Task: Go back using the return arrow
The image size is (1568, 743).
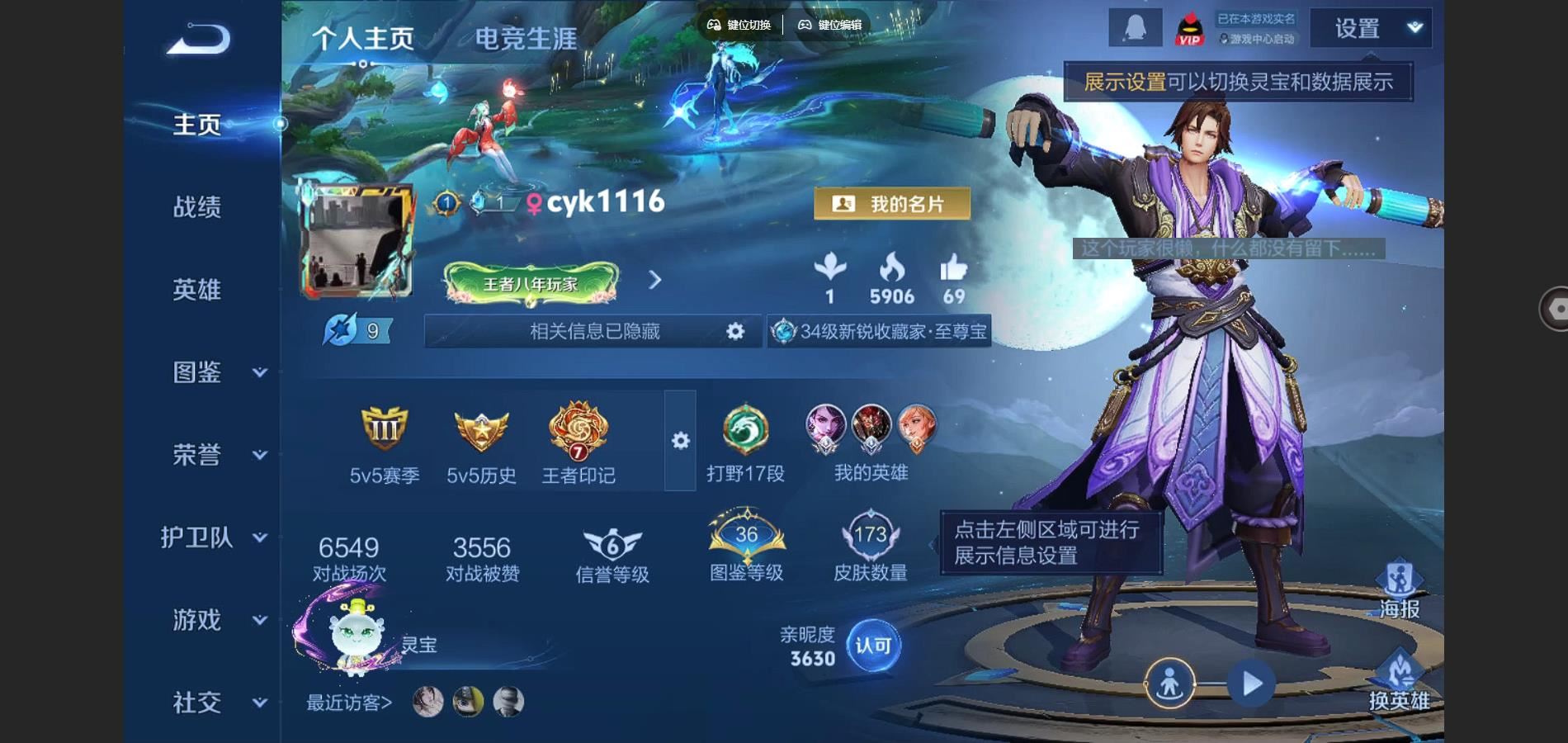Action: coord(198,40)
